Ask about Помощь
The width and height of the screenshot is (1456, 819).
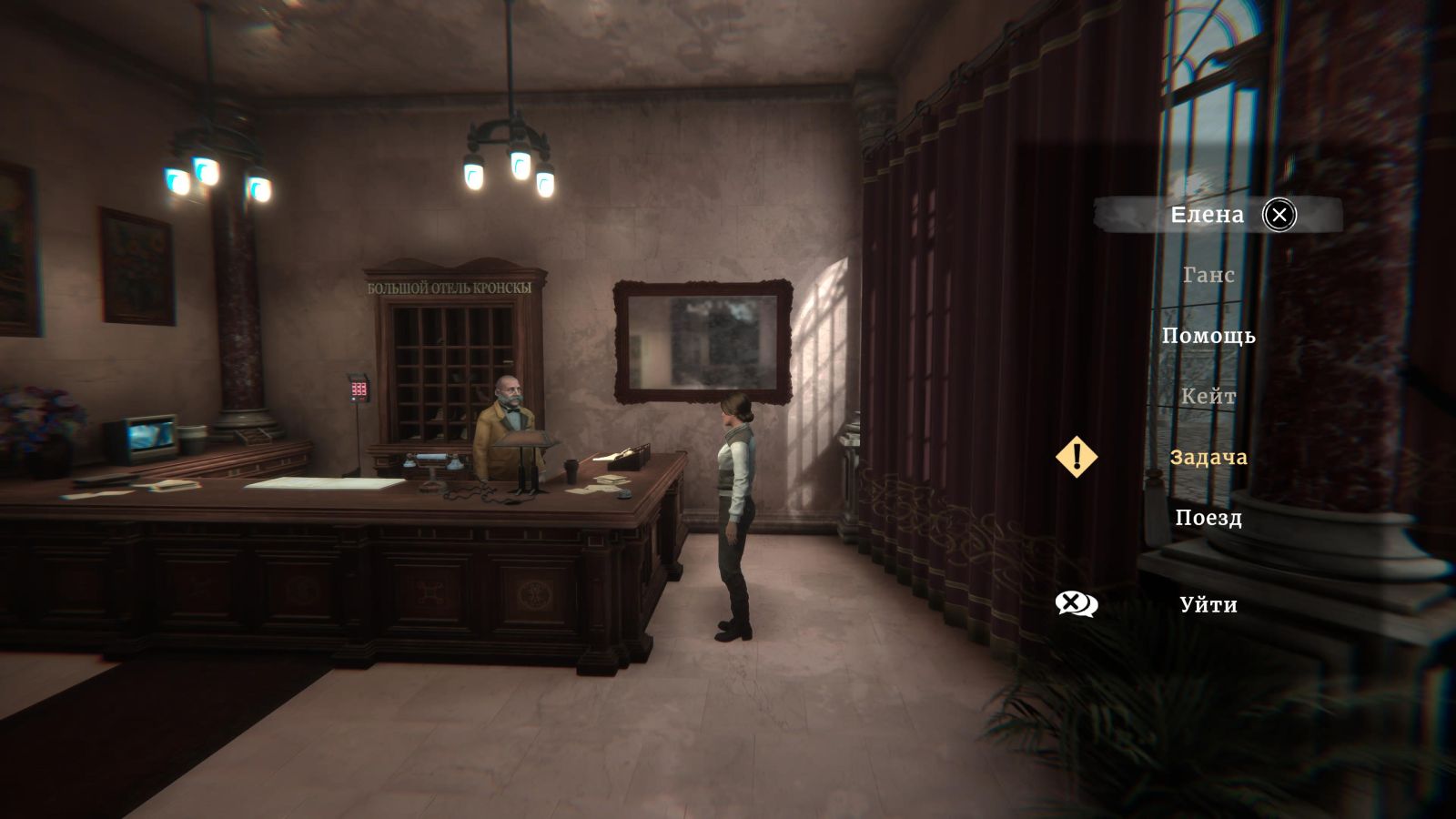(x=1208, y=336)
